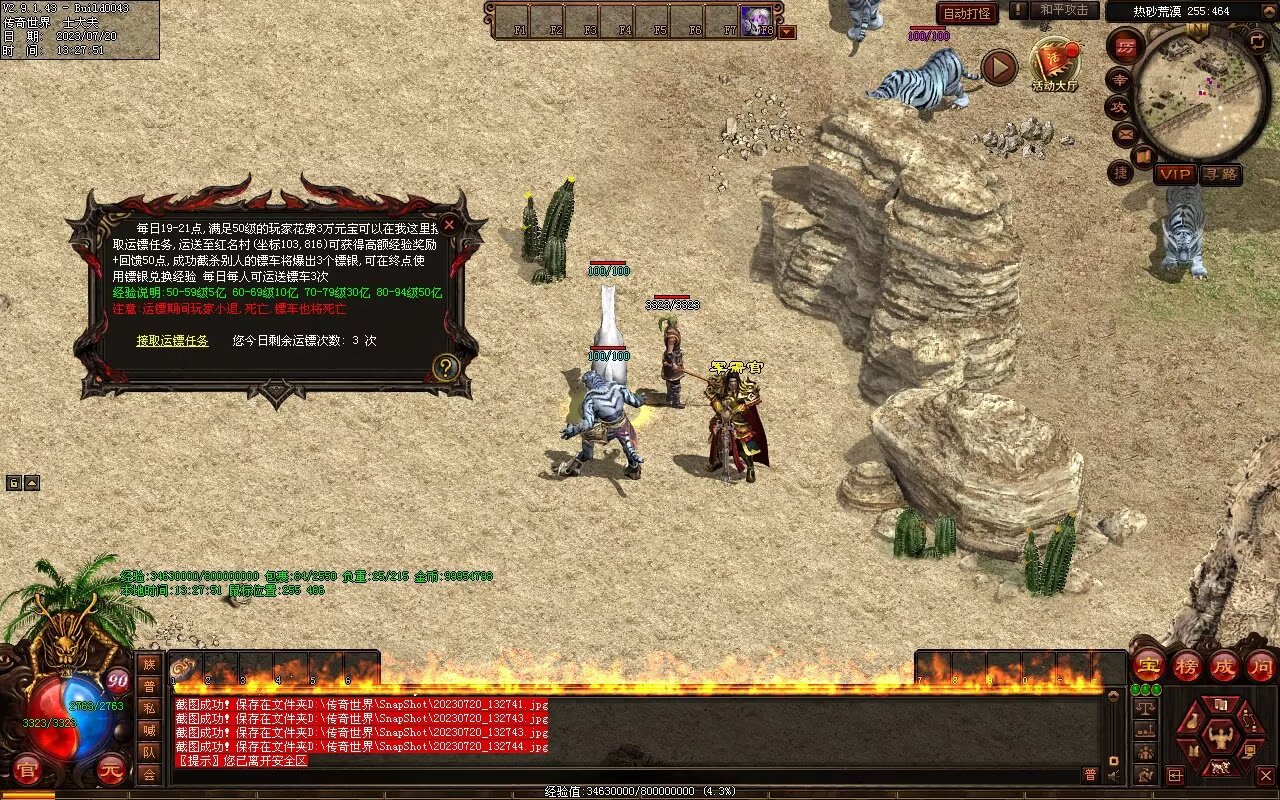Image resolution: width=1280 pixels, height=800 pixels.
Task: Open the mail envelope icon
Action: (x=1125, y=133)
